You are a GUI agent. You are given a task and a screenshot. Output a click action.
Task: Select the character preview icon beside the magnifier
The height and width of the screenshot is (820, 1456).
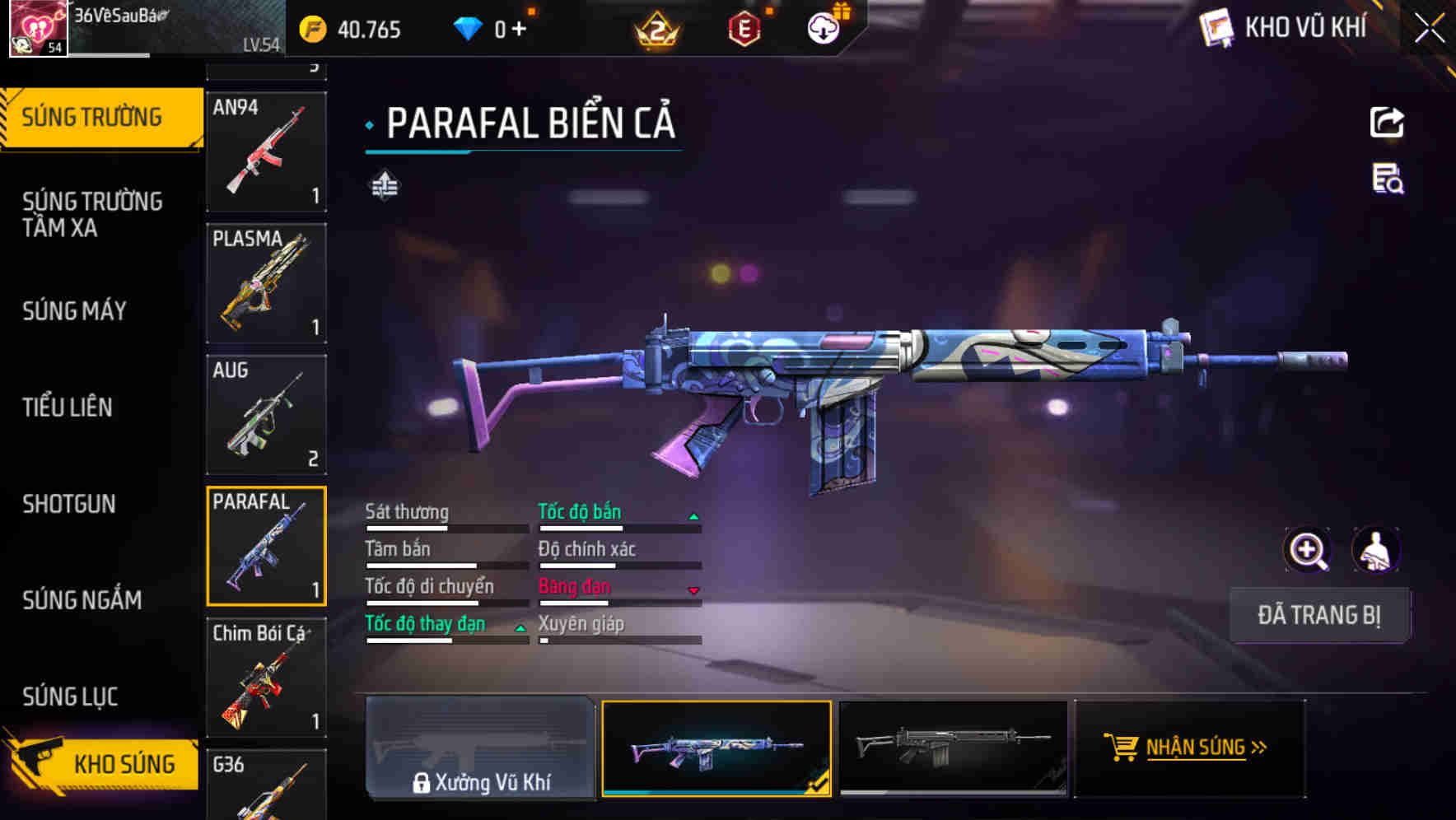1376,550
